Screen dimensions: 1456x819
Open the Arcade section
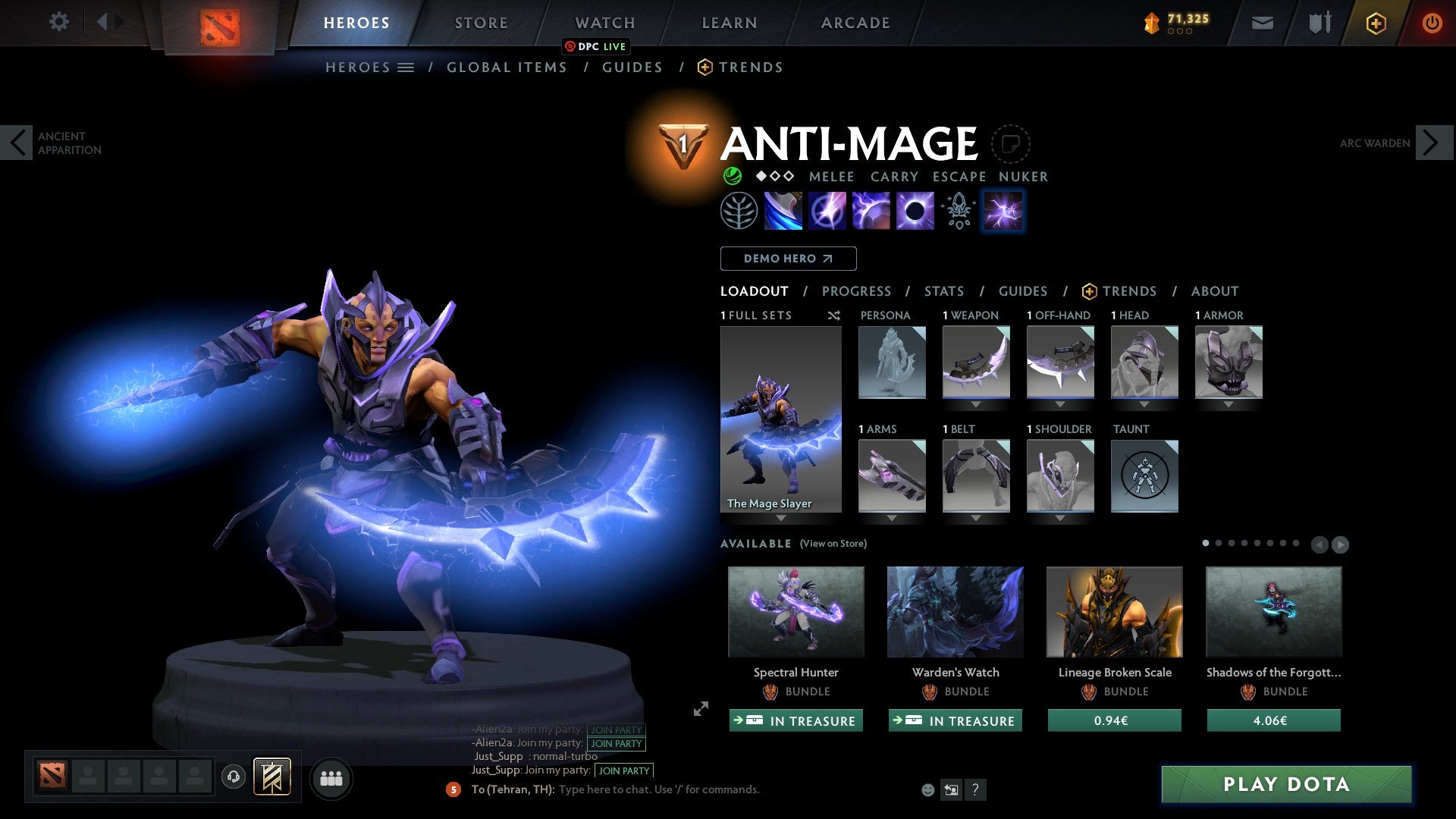[x=855, y=23]
